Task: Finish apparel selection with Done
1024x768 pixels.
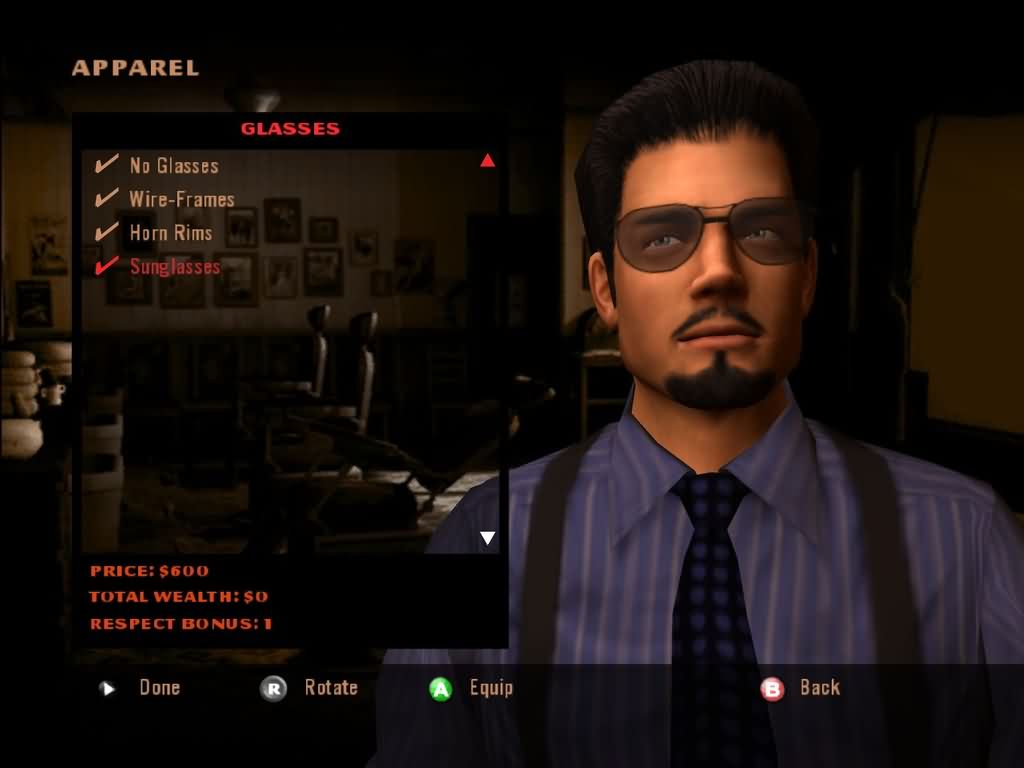Action: pyautogui.click(x=143, y=688)
